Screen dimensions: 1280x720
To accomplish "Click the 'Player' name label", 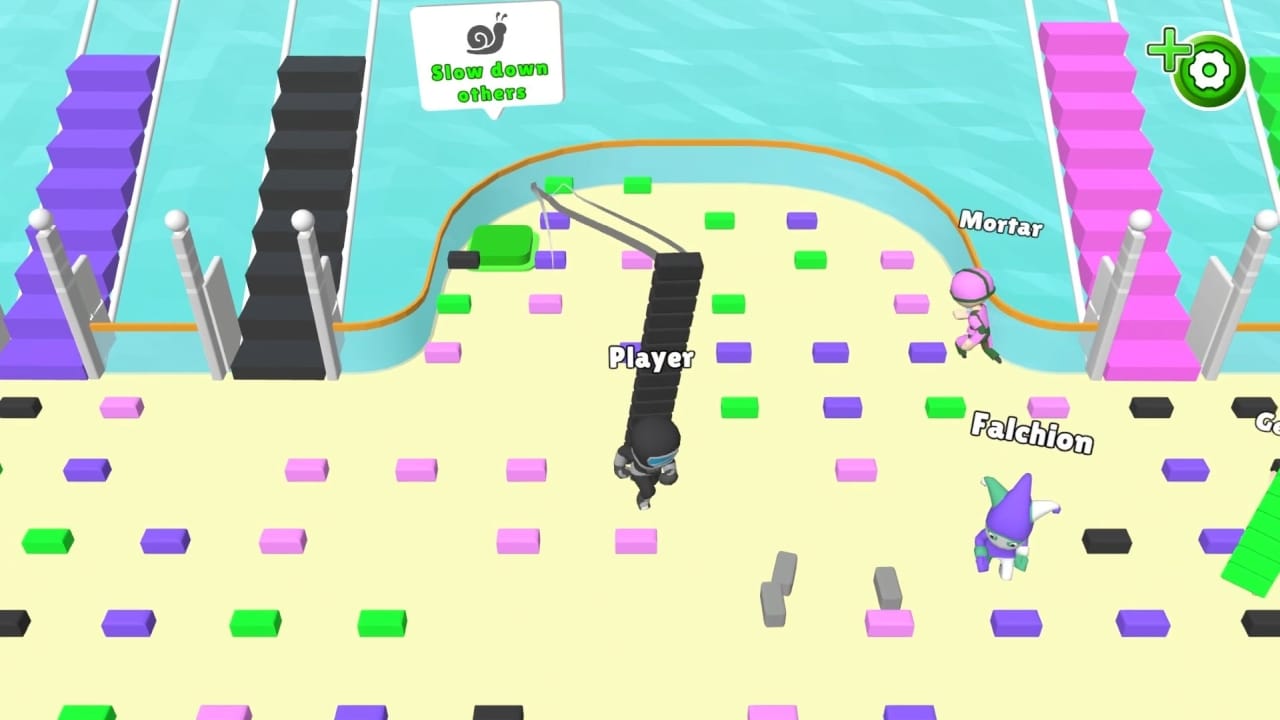I will click(x=651, y=358).
